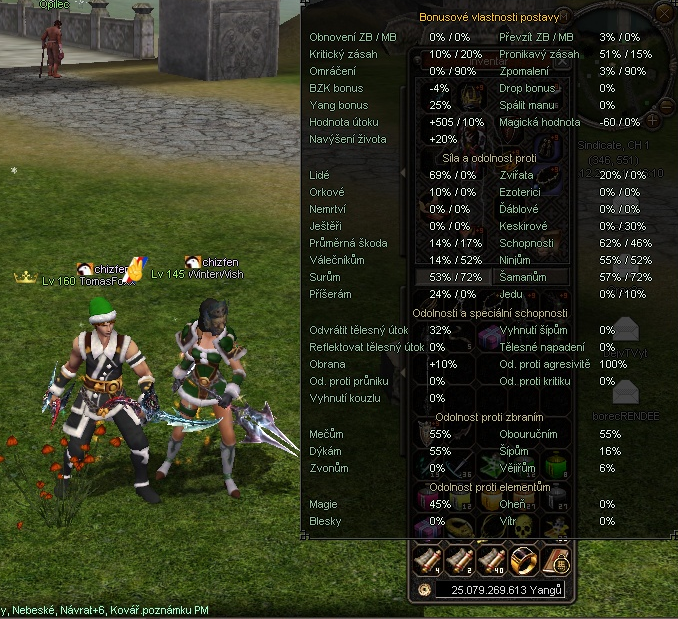Select the scroll stack of 2

tap(460, 561)
